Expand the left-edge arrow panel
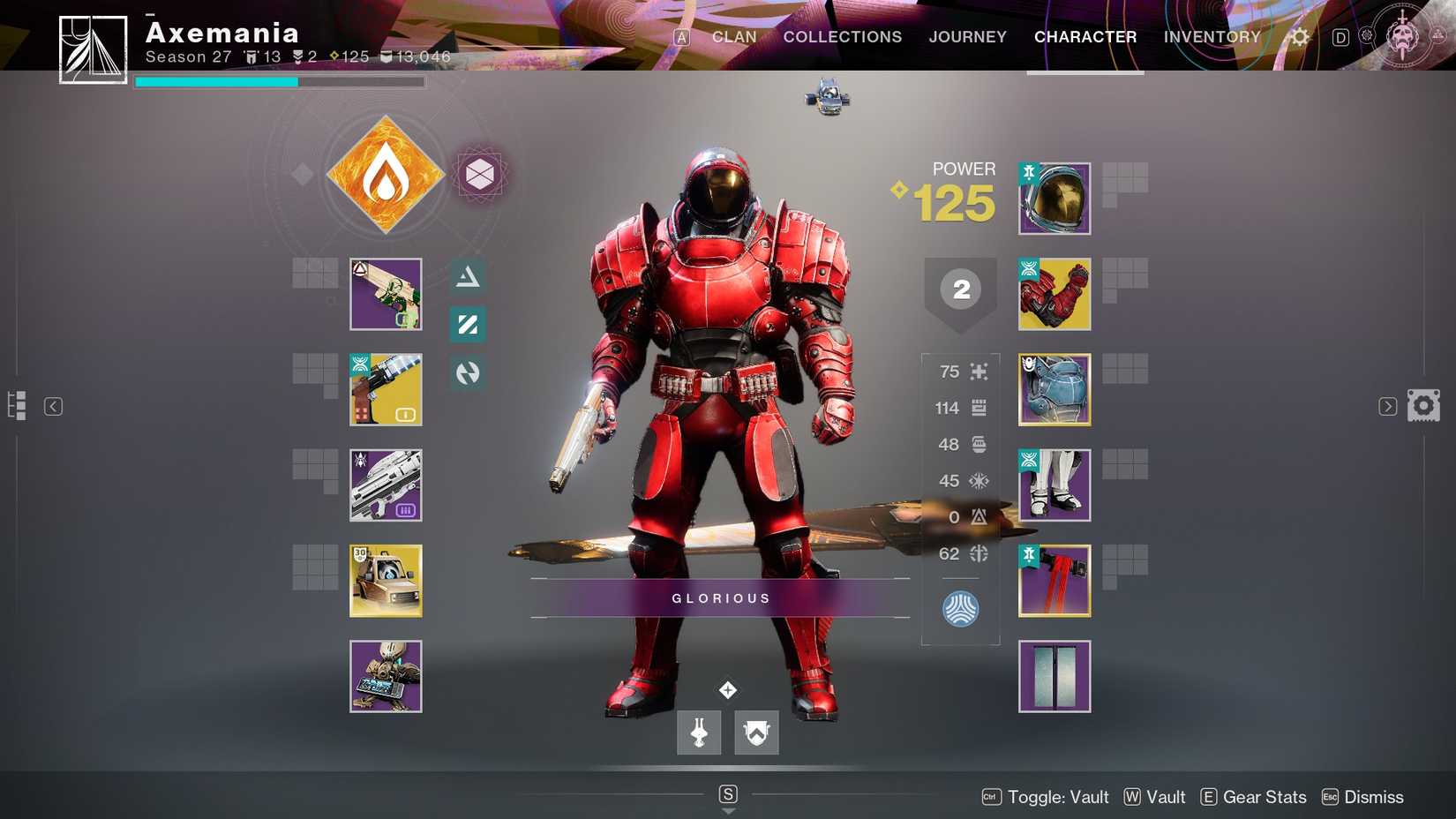 (x=54, y=405)
